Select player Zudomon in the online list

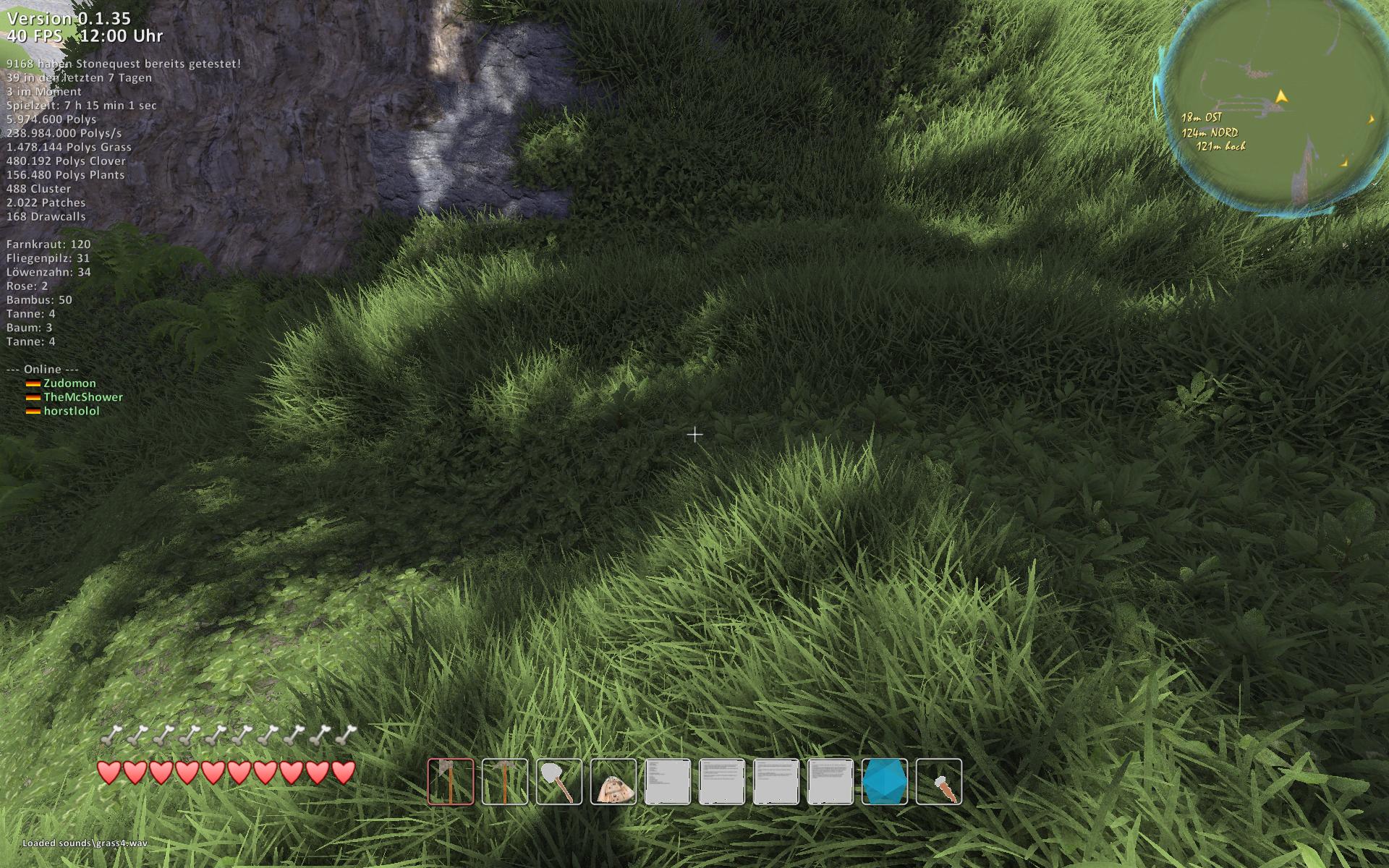coord(69,383)
